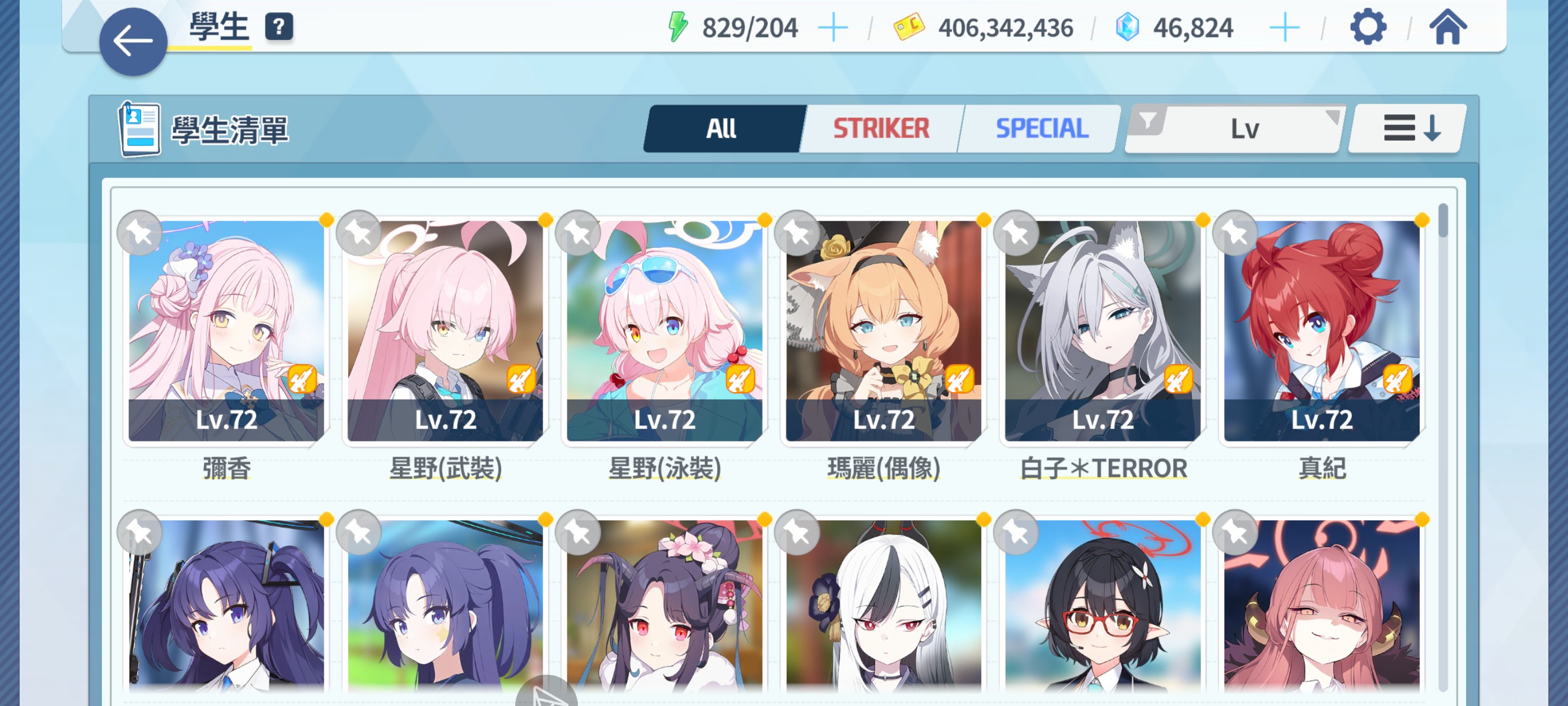This screenshot has width=1568, height=706.
Task: Switch to the SPECIAL tab
Action: pyautogui.click(x=1042, y=128)
